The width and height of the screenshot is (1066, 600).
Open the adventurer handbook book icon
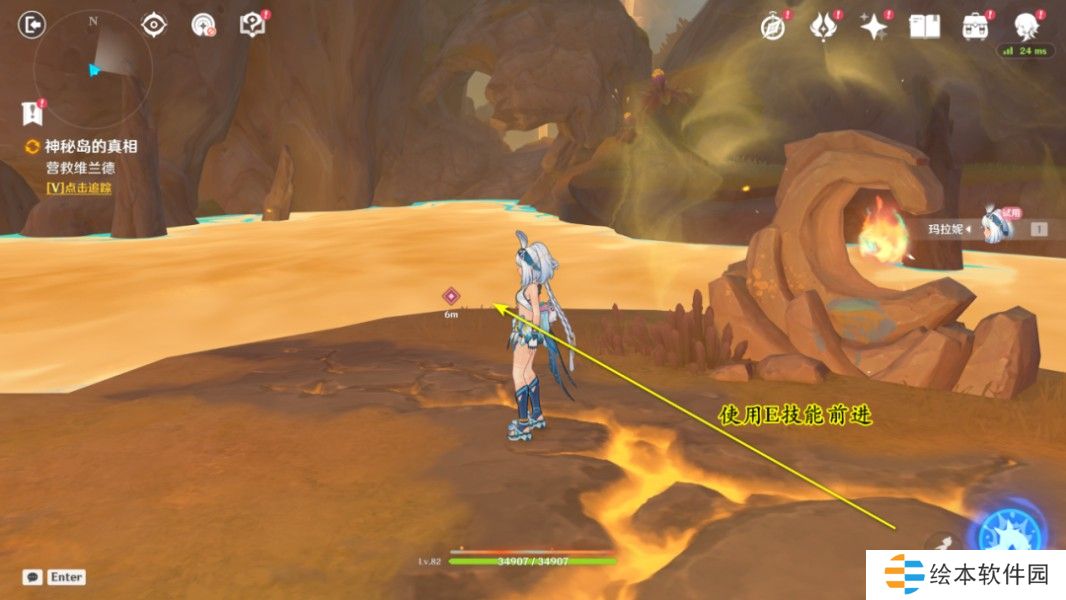(x=925, y=27)
